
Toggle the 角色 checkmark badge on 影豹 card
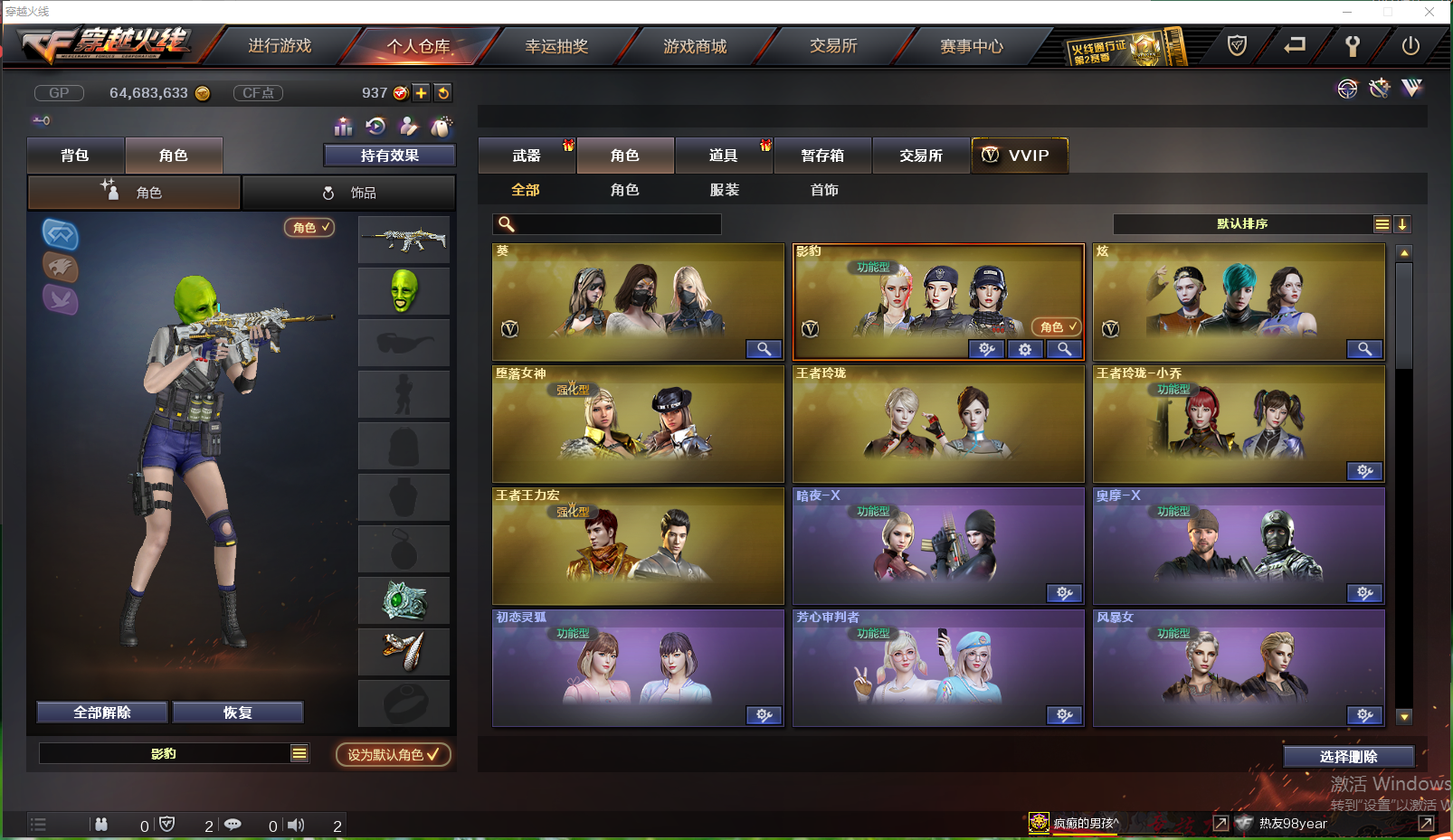click(1055, 326)
